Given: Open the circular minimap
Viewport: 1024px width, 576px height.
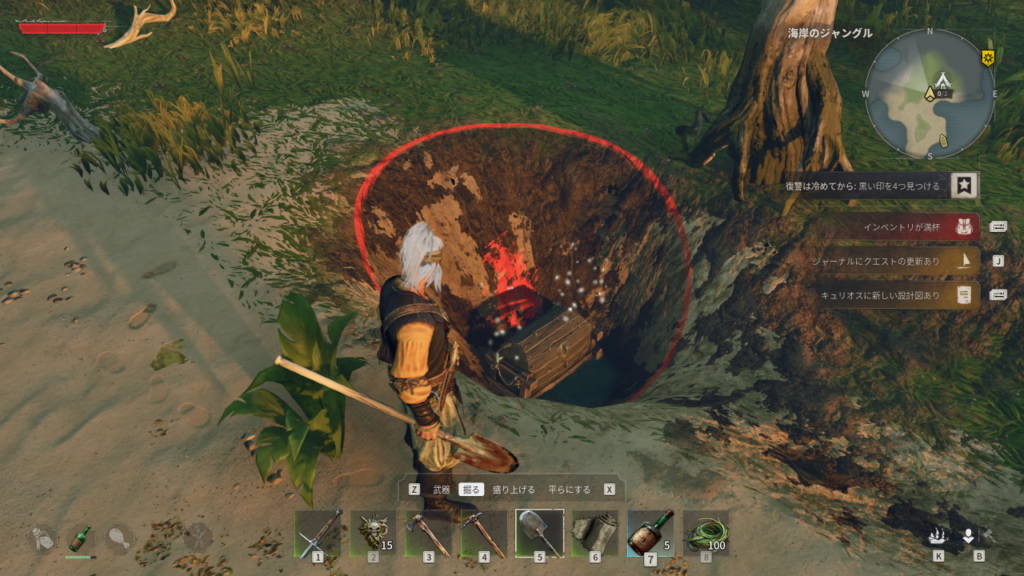Looking at the screenshot, I should [x=929, y=93].
